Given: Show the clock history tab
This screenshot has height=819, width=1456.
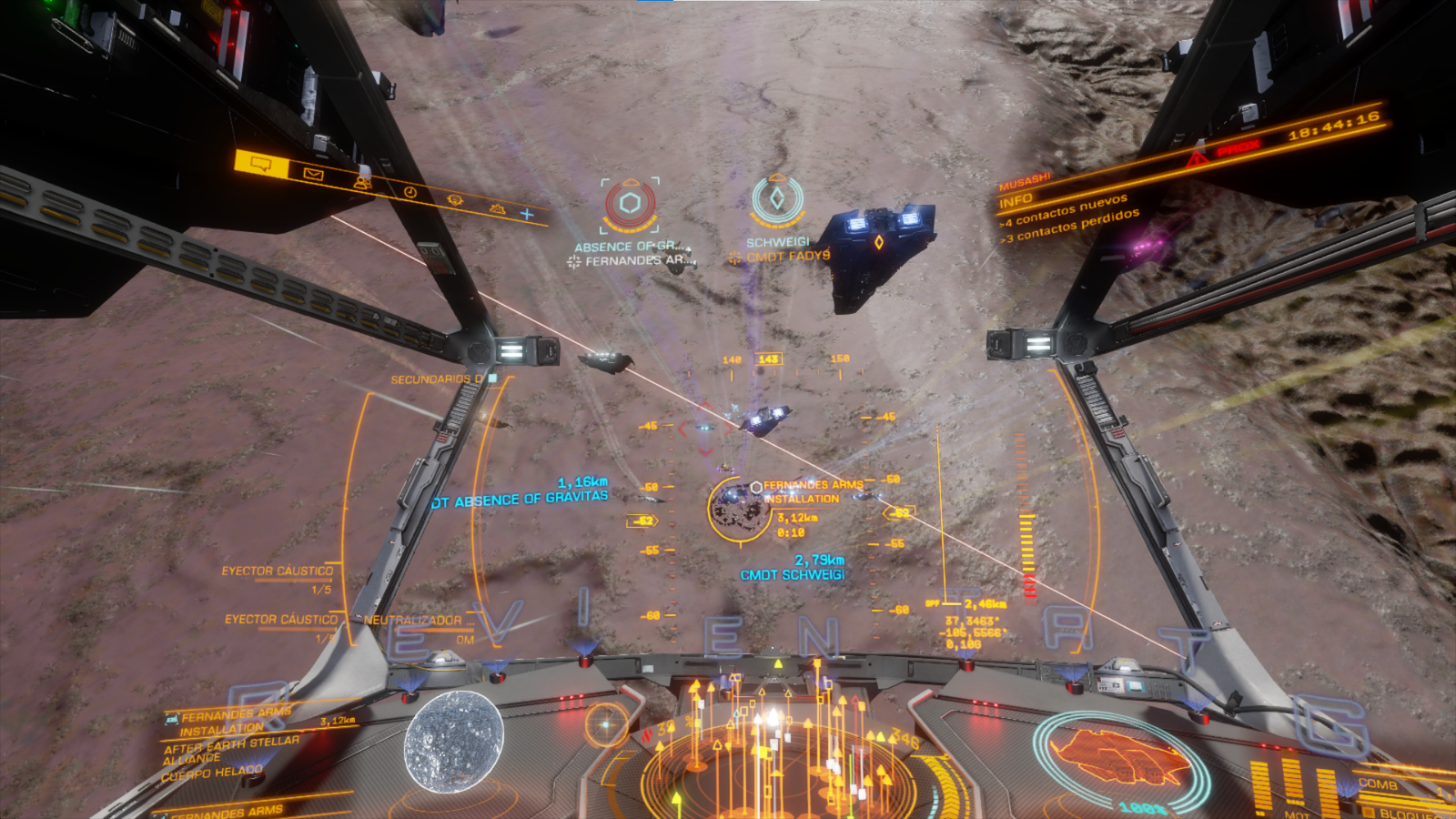Looking at the screenshot, I should (409, 192).
